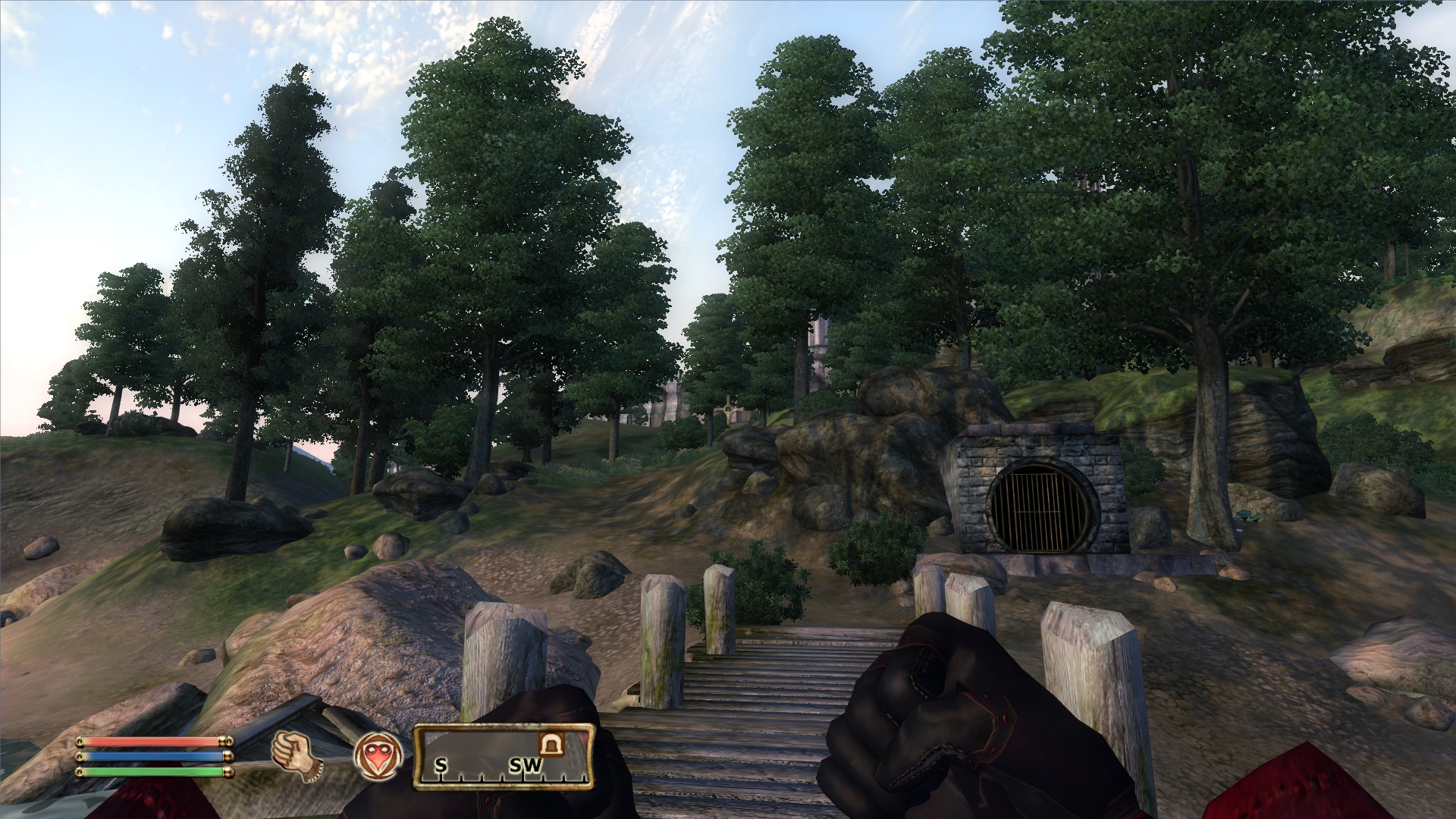The height and width of the screenshot is (819, 1456).
Task: Select the red heart spell icon
Action: tap(378, 757)
